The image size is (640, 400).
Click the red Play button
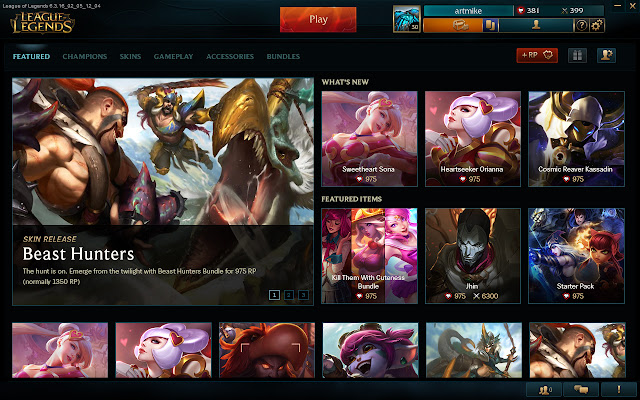(318, 18)
